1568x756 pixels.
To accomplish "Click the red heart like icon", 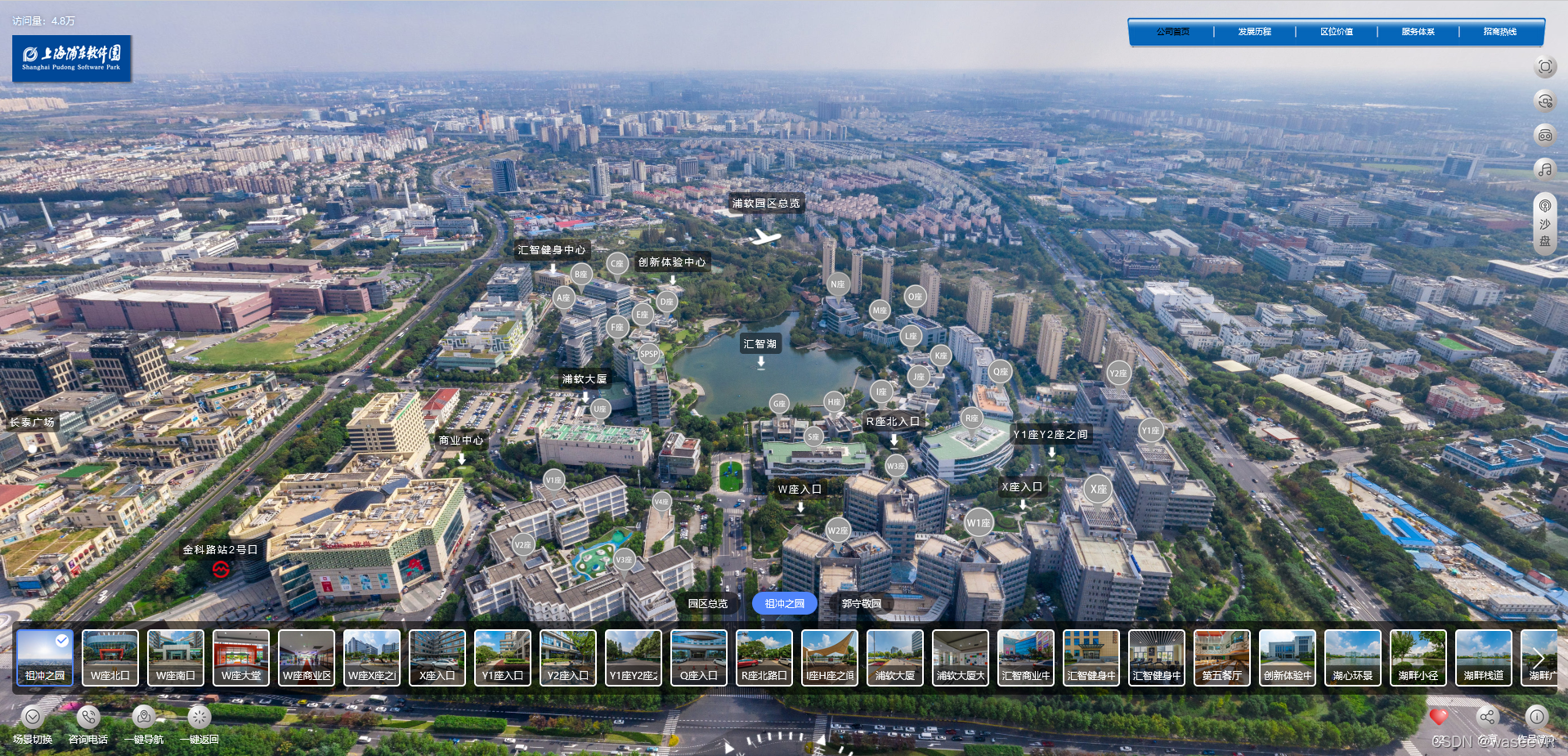I will pyautogui.click(x=1438, y=717).
